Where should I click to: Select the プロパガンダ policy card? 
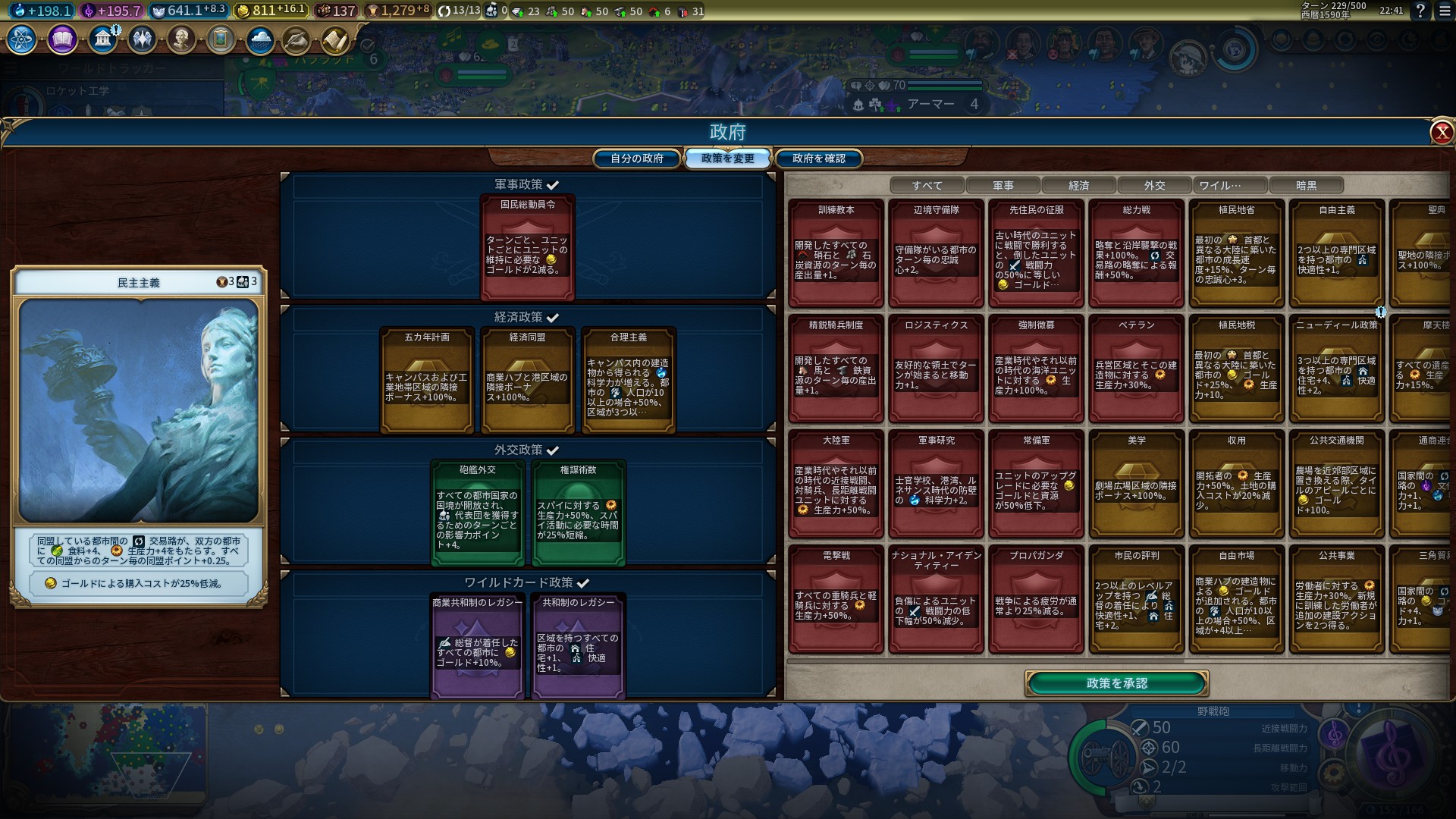click(x=1036, y=599)
